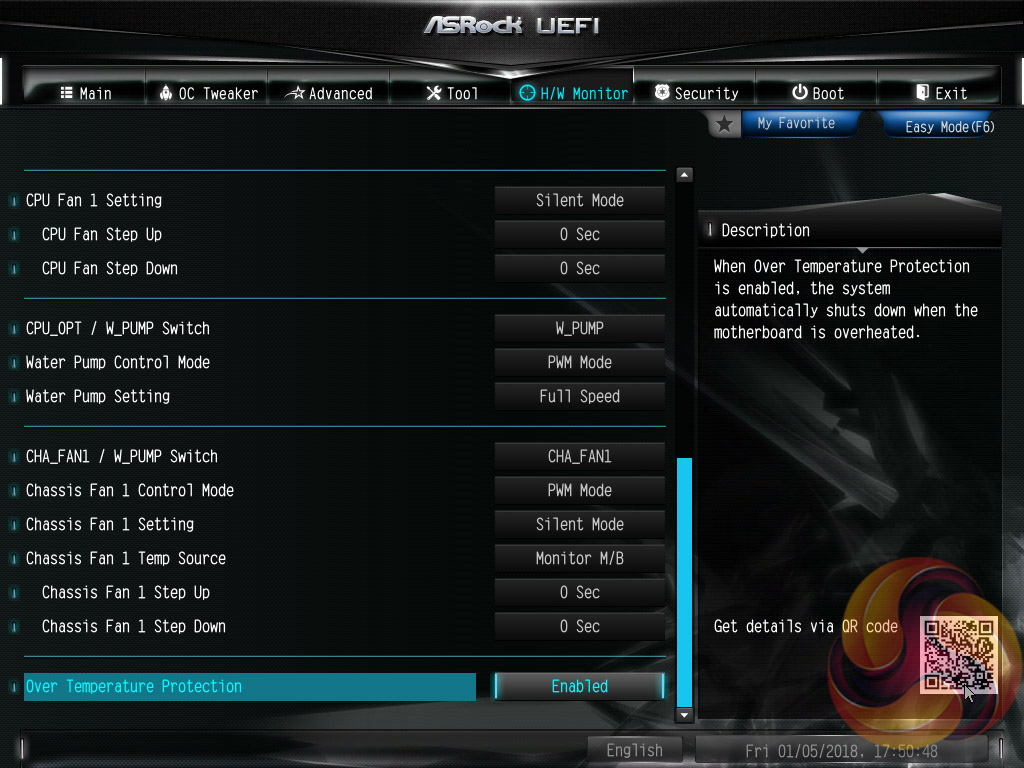The height and width of the screenshot is (768, 1024).
Task: Change Water Pump Control Mode value
Action: tap(580, 362)
